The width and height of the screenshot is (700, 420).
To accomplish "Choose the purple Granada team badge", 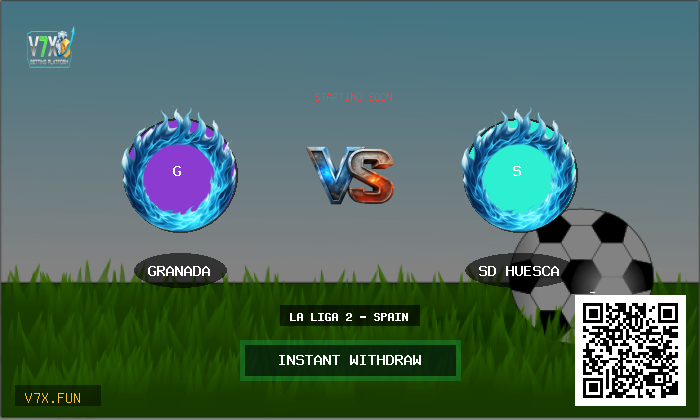I will (x=178, y=172).
